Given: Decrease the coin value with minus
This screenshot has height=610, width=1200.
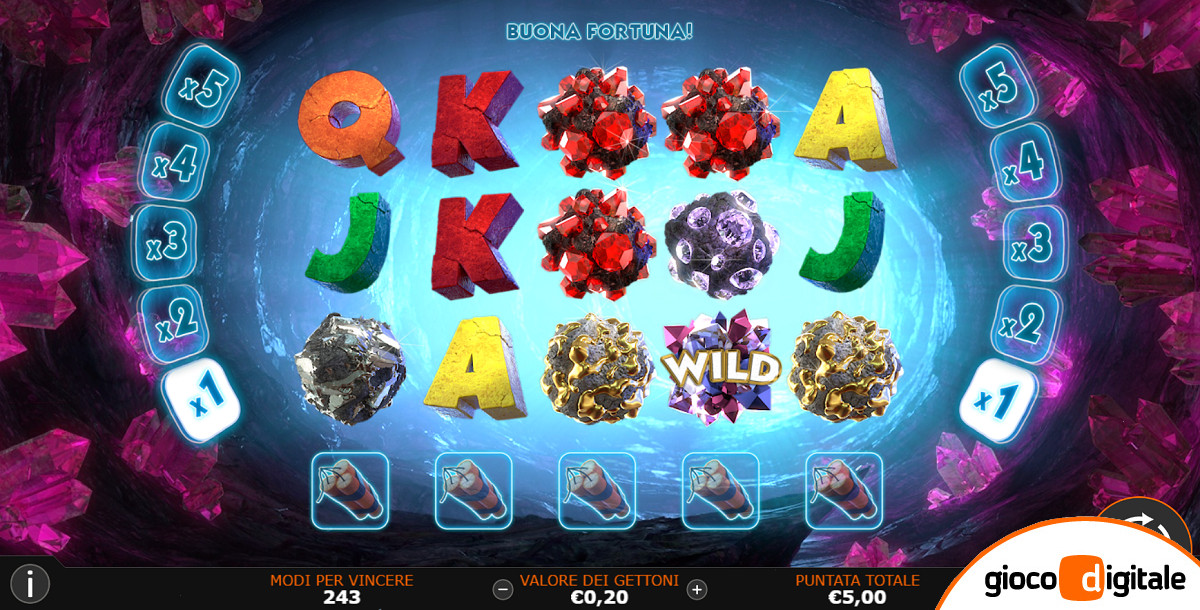Looking at the screenshot, I should coord(503,589).
